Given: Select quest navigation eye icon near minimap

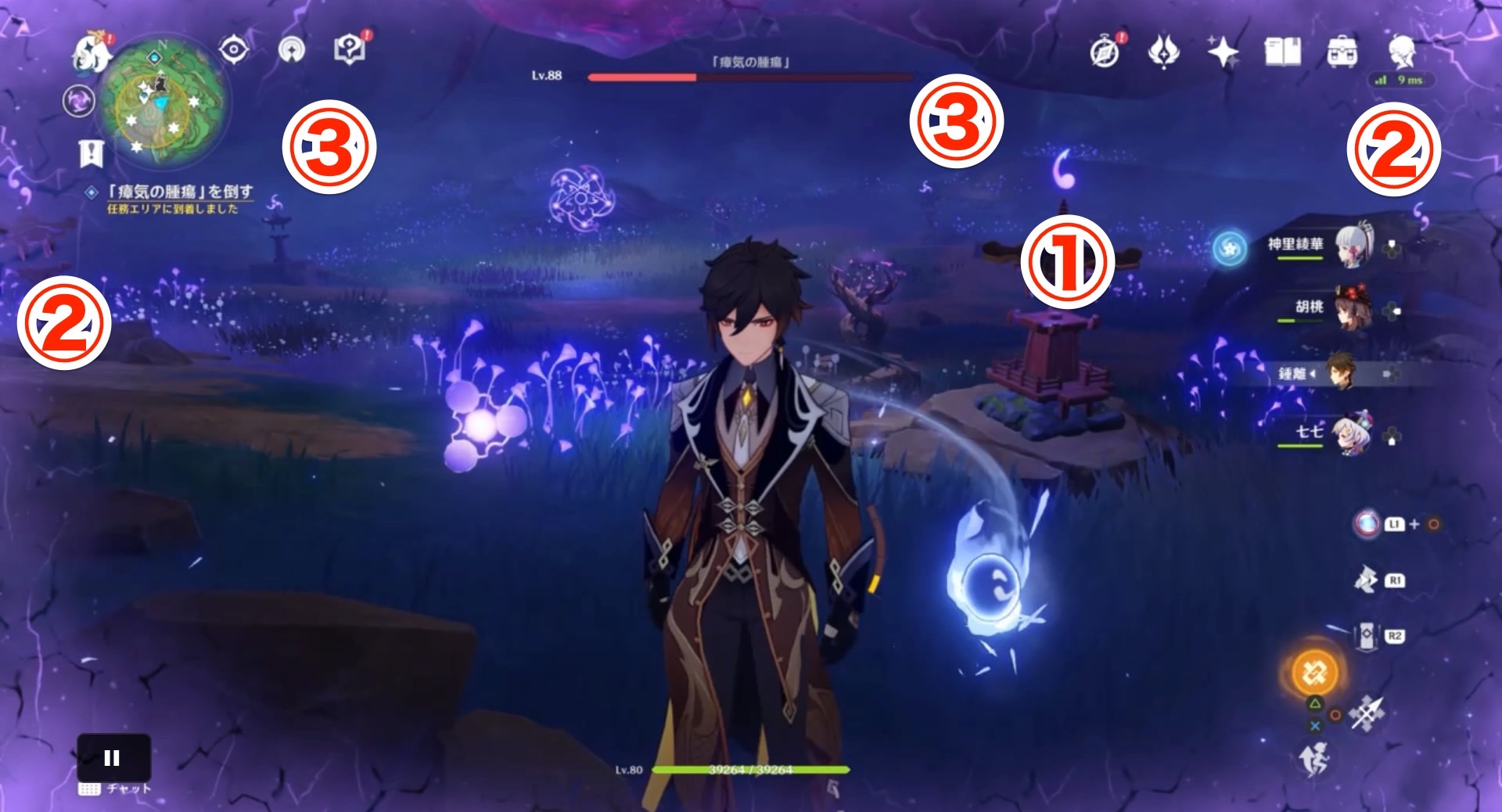Looking at the screenshot, I should 232,49.
